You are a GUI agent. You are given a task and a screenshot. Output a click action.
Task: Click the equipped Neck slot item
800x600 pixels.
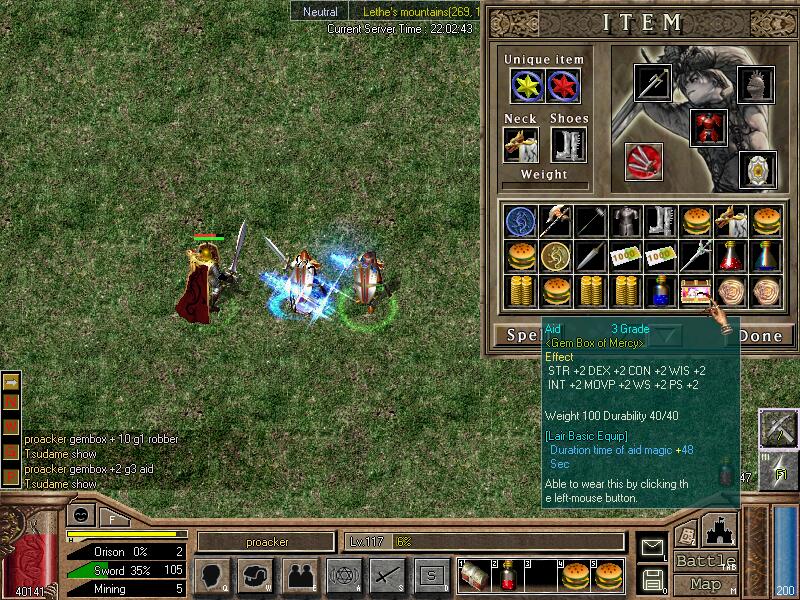point(520,144)
